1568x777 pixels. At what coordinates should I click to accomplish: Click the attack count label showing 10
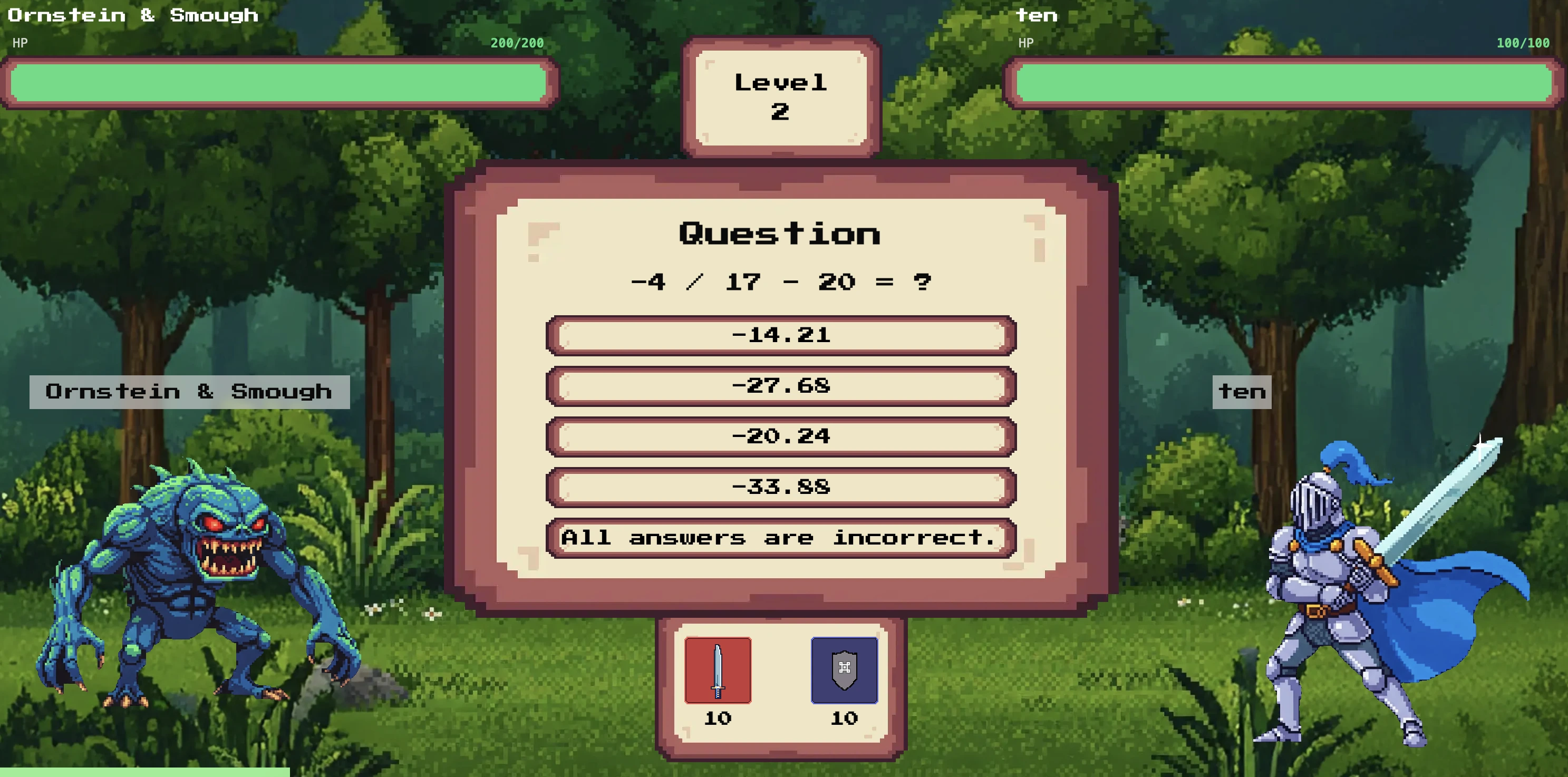tap(717, 719)
